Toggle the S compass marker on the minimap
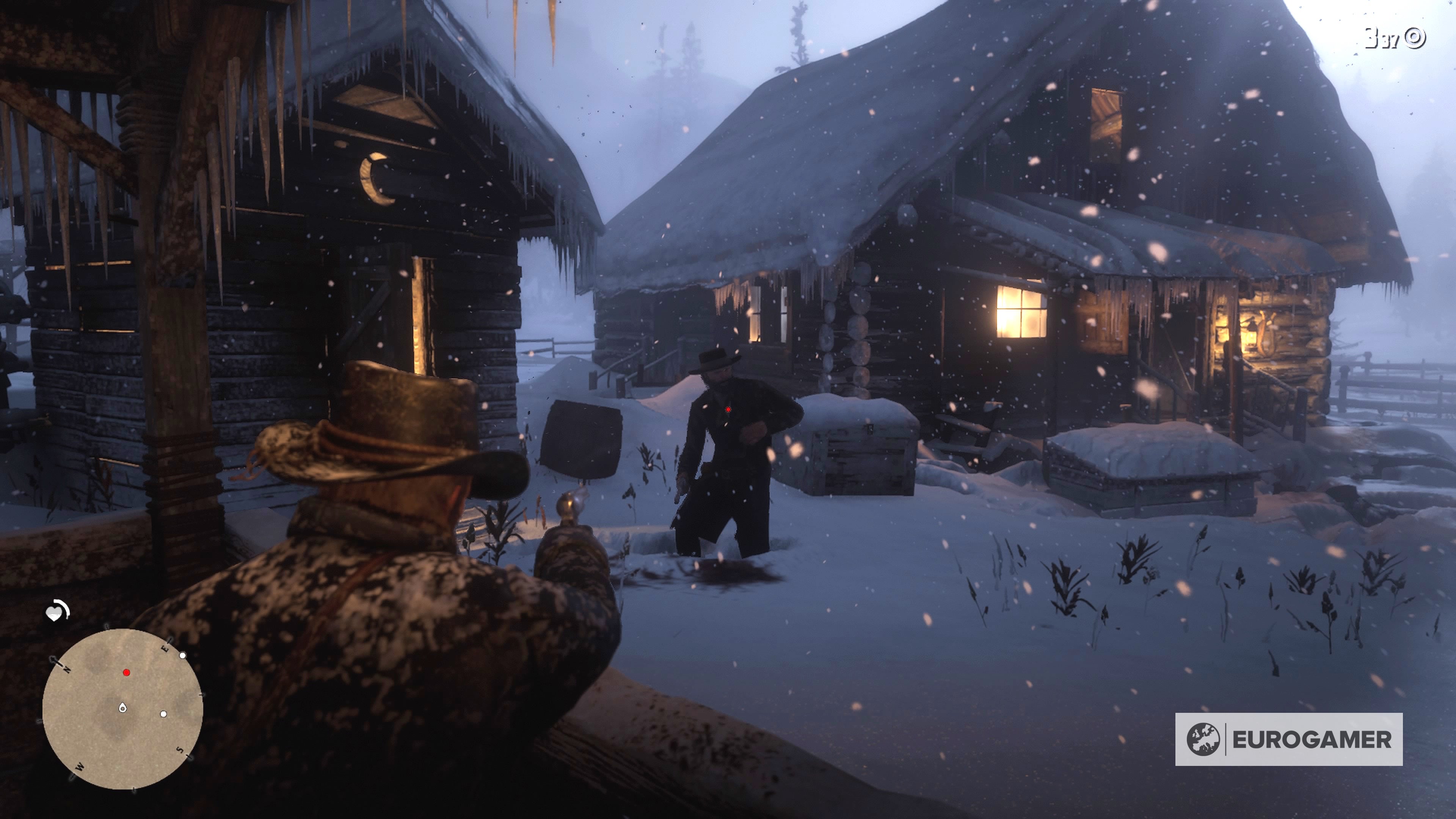The height and width of the screenshot is (819, 1456). pos(180,750)
